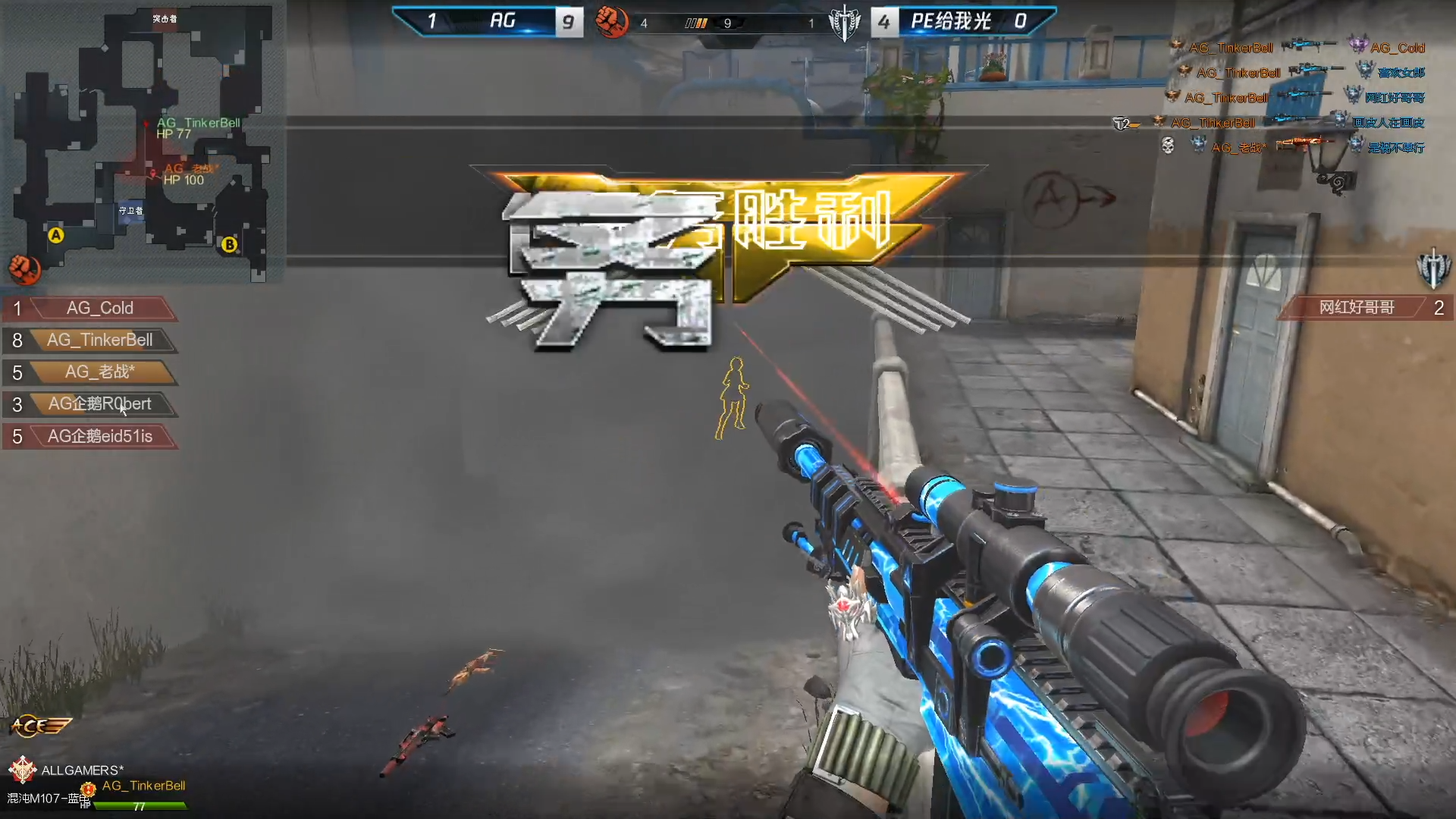Choose AG_TinkerBell from the team roster

[x=99, y=340]
